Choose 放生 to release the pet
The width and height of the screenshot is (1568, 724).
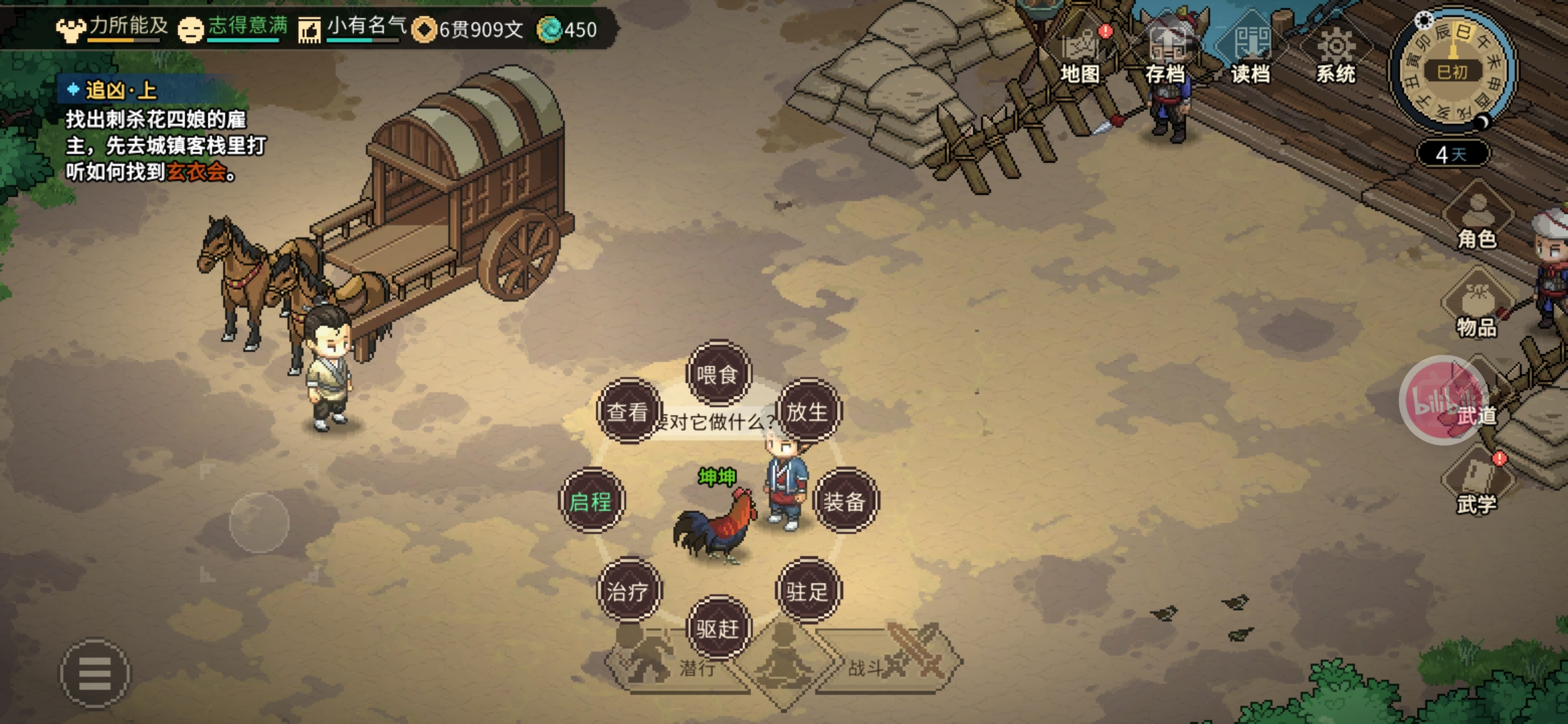point(808,411)
